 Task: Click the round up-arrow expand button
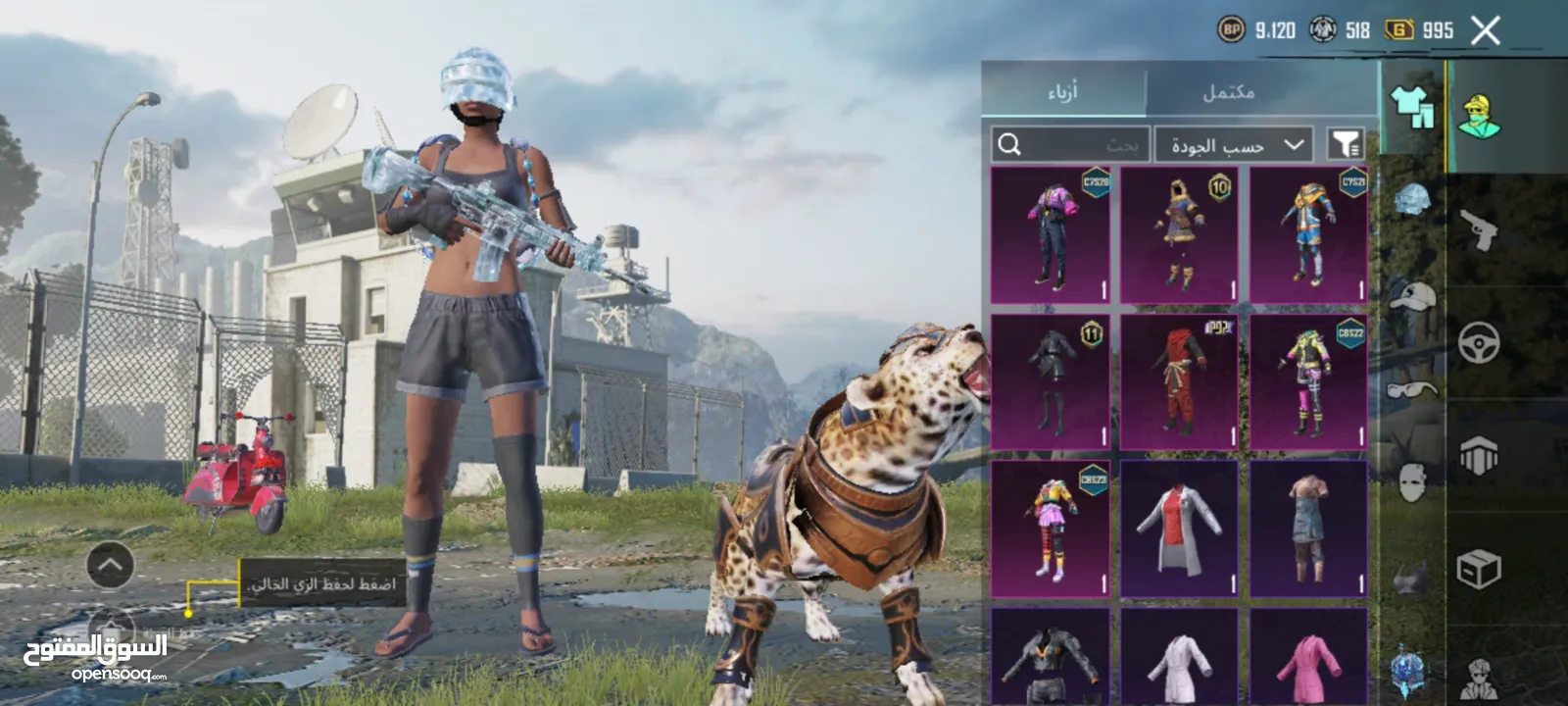[110, 565]
